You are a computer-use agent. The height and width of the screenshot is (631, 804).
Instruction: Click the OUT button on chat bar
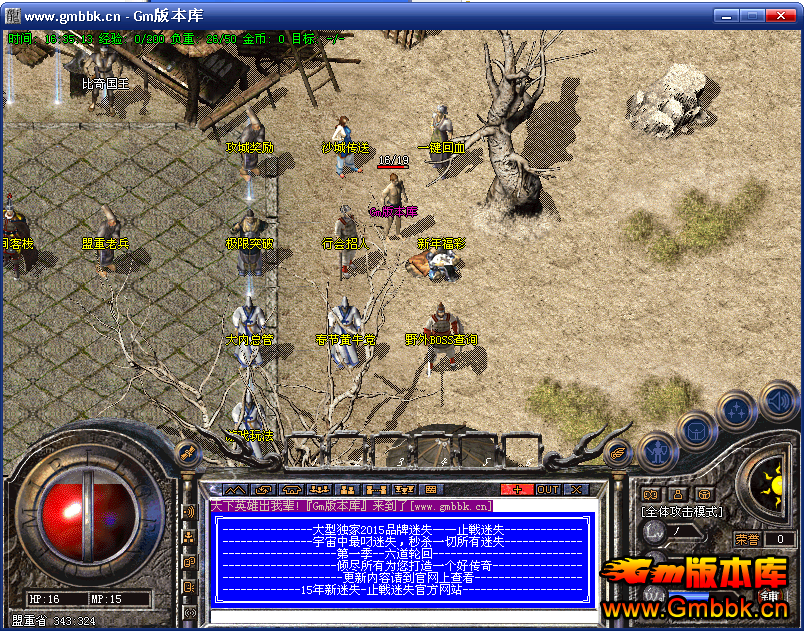[x=548, y=489]
